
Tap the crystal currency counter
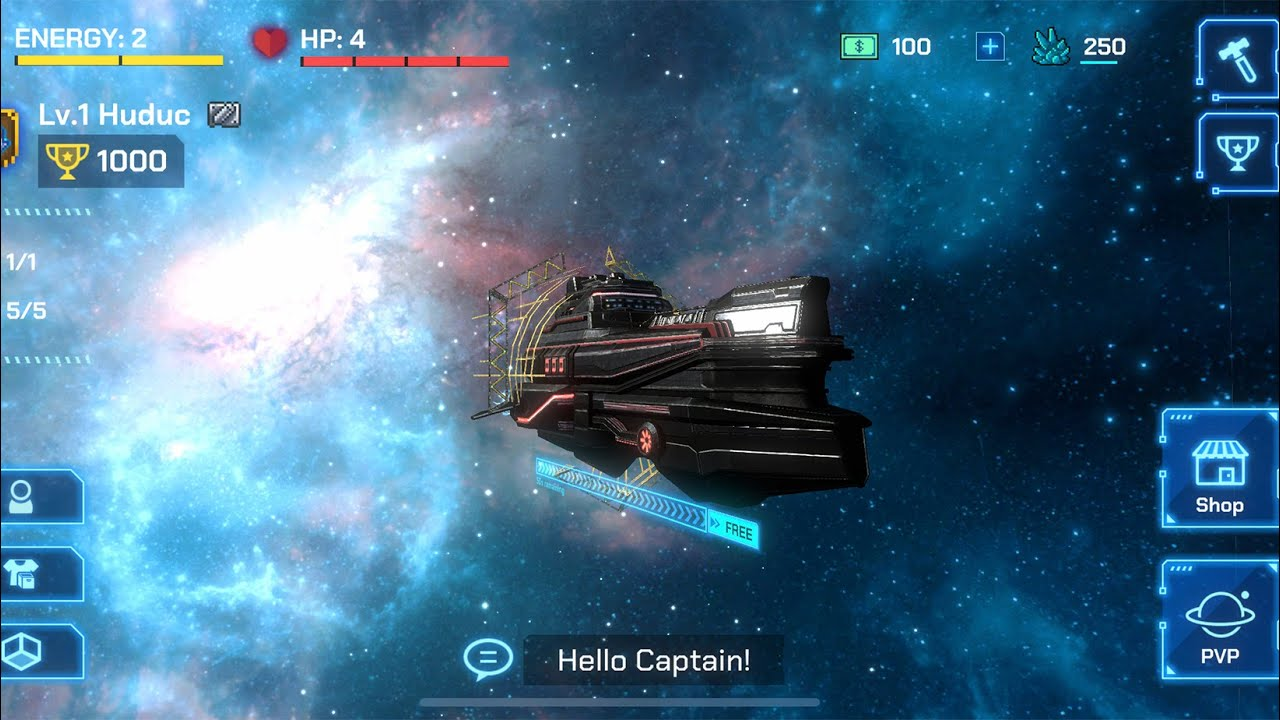click(1080, 47)
